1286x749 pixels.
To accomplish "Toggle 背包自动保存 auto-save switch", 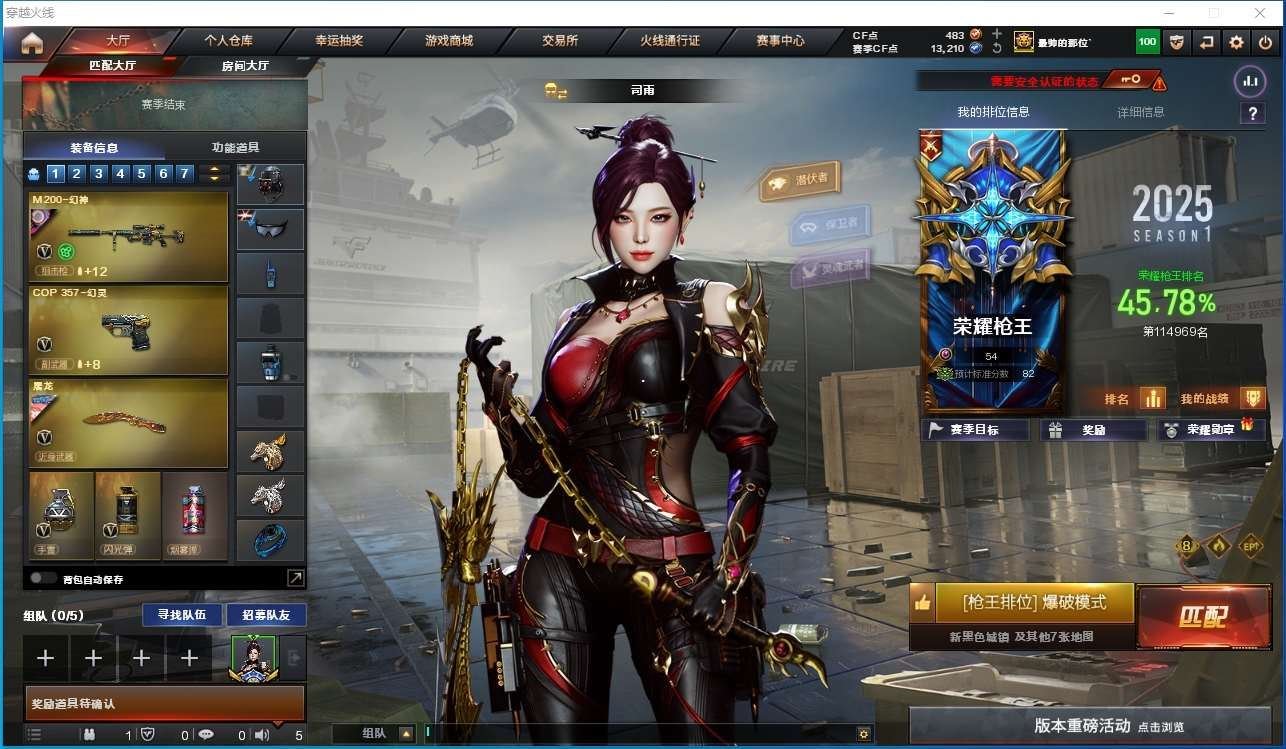I will point(43,578).
